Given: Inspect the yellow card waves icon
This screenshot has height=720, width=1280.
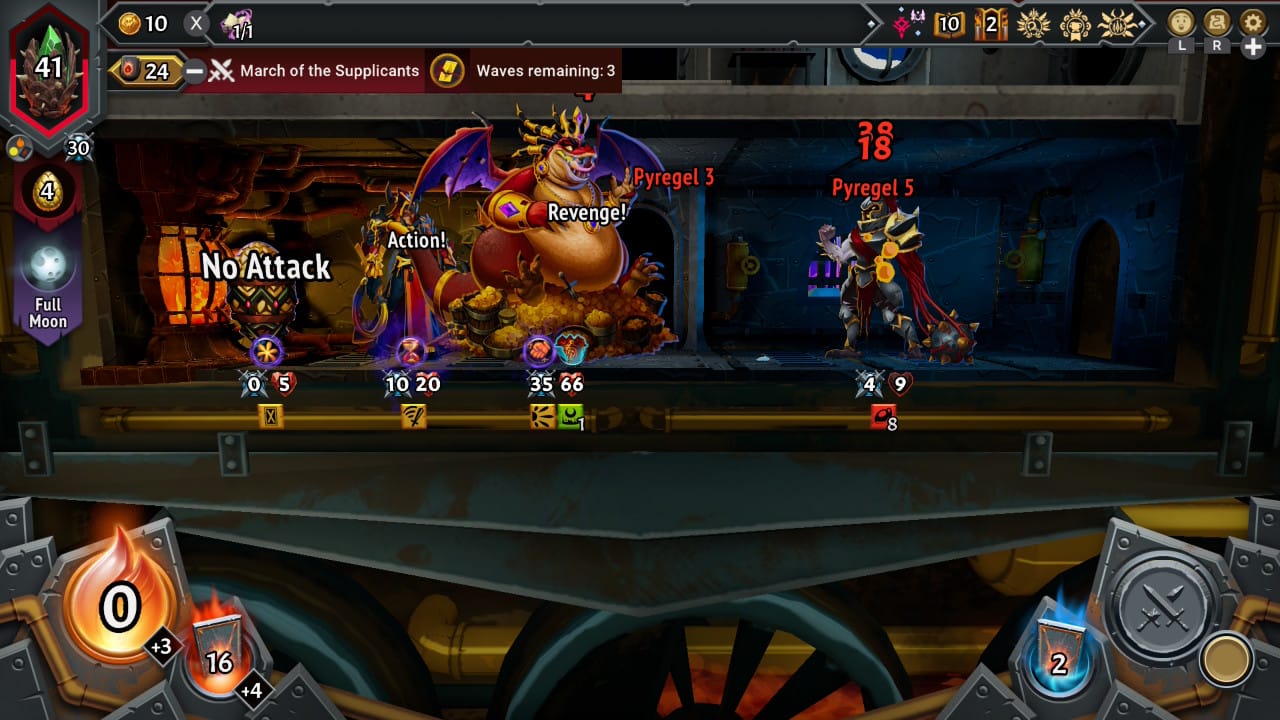Looking at the screenshot, I should tap(447, 71).
